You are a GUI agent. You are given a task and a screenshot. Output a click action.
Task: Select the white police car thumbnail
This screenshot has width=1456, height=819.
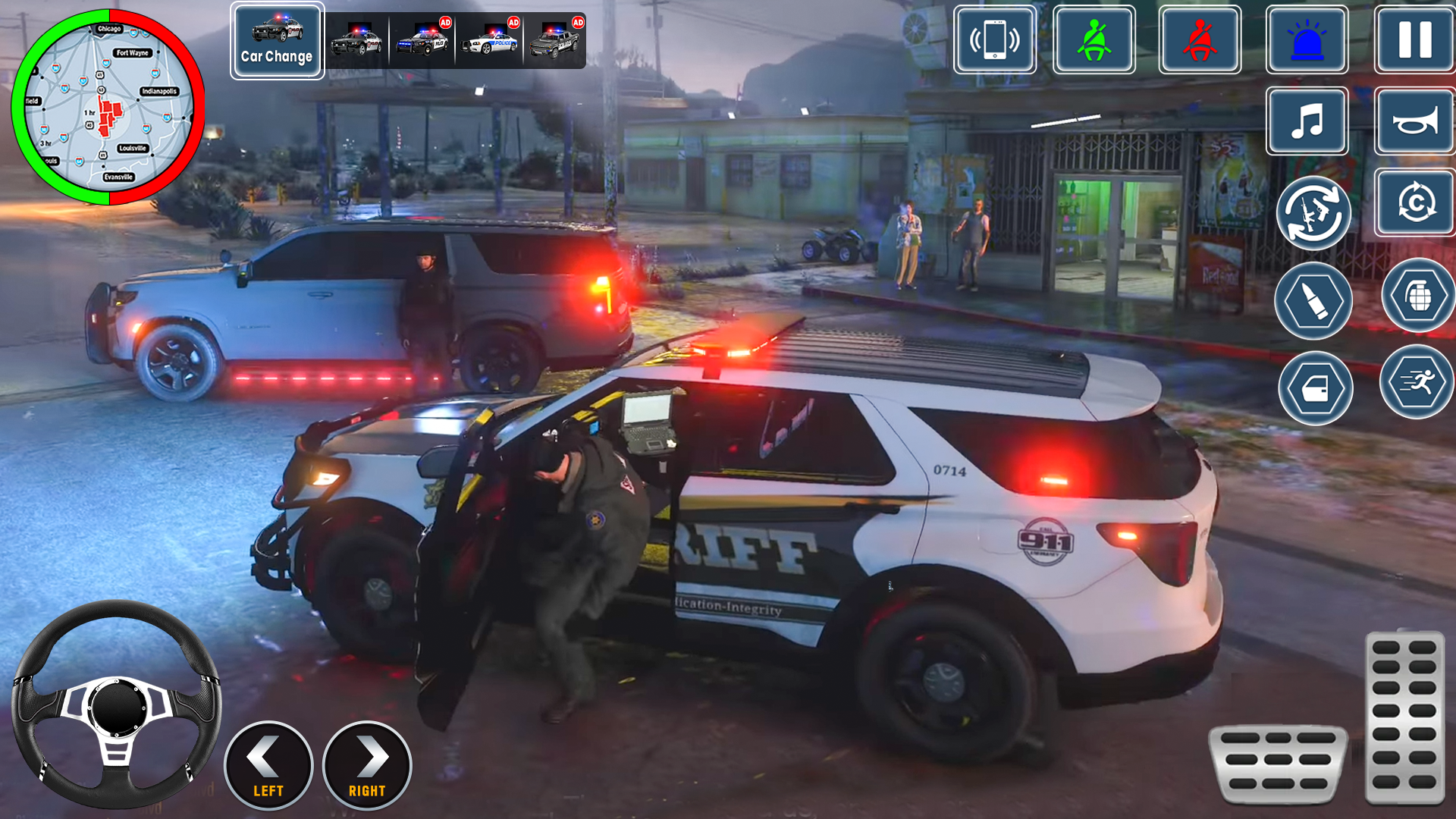[492, 42]
